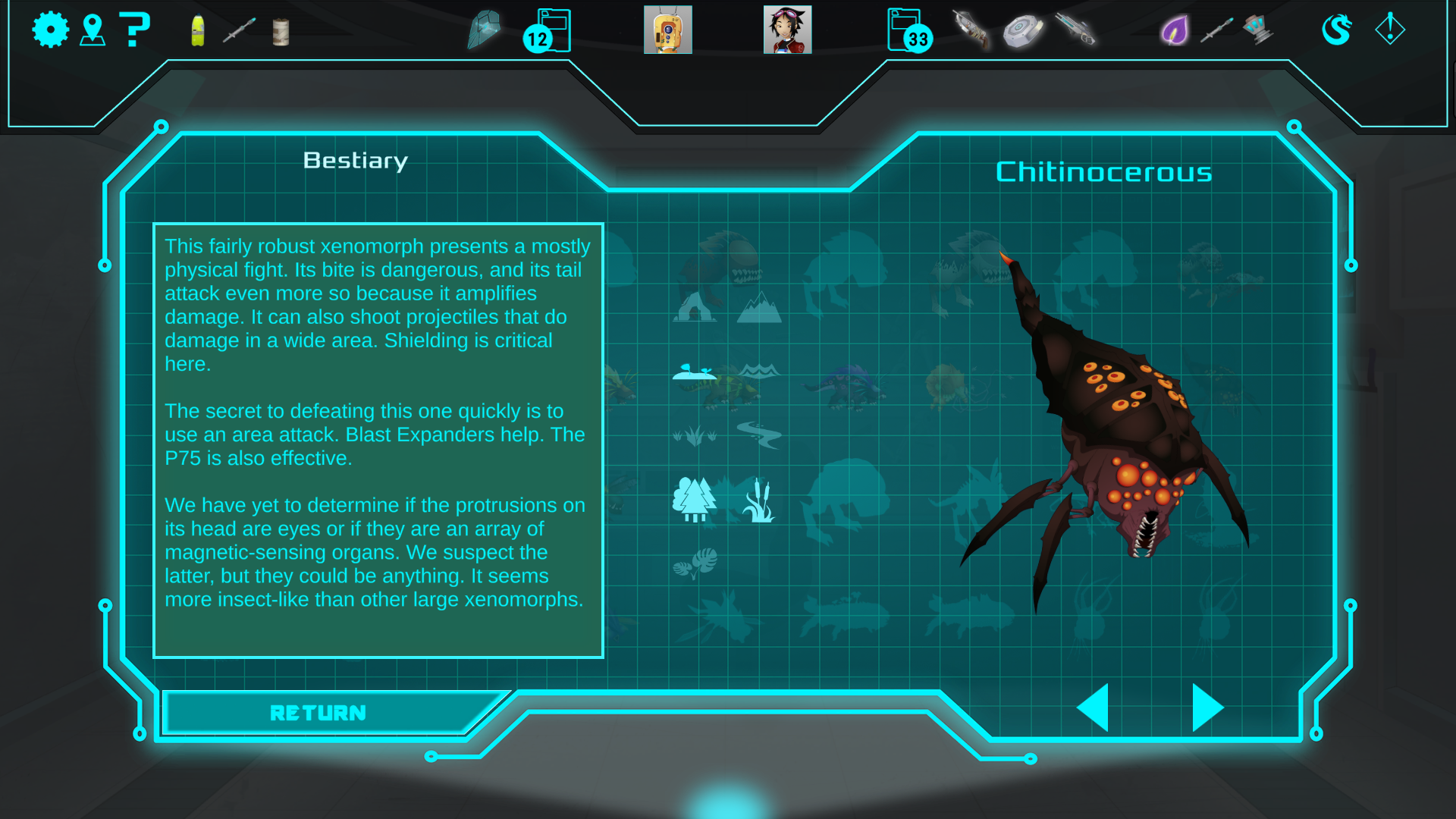Open the diamond exclamation alert icon
1456x819 pixels.
click(1390, 30)
